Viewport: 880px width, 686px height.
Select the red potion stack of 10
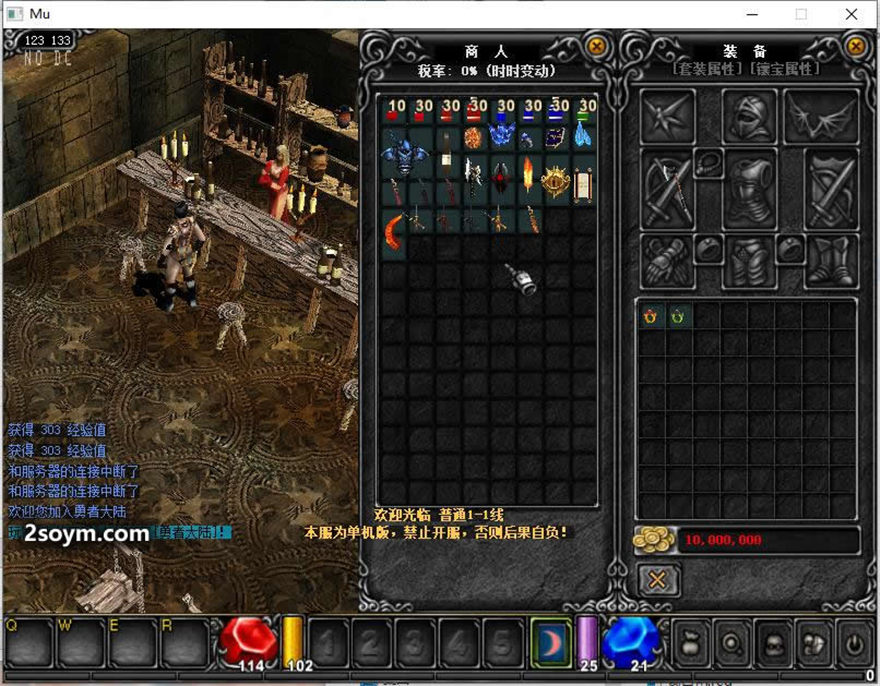pyautogui.click(x=393, y=111)
